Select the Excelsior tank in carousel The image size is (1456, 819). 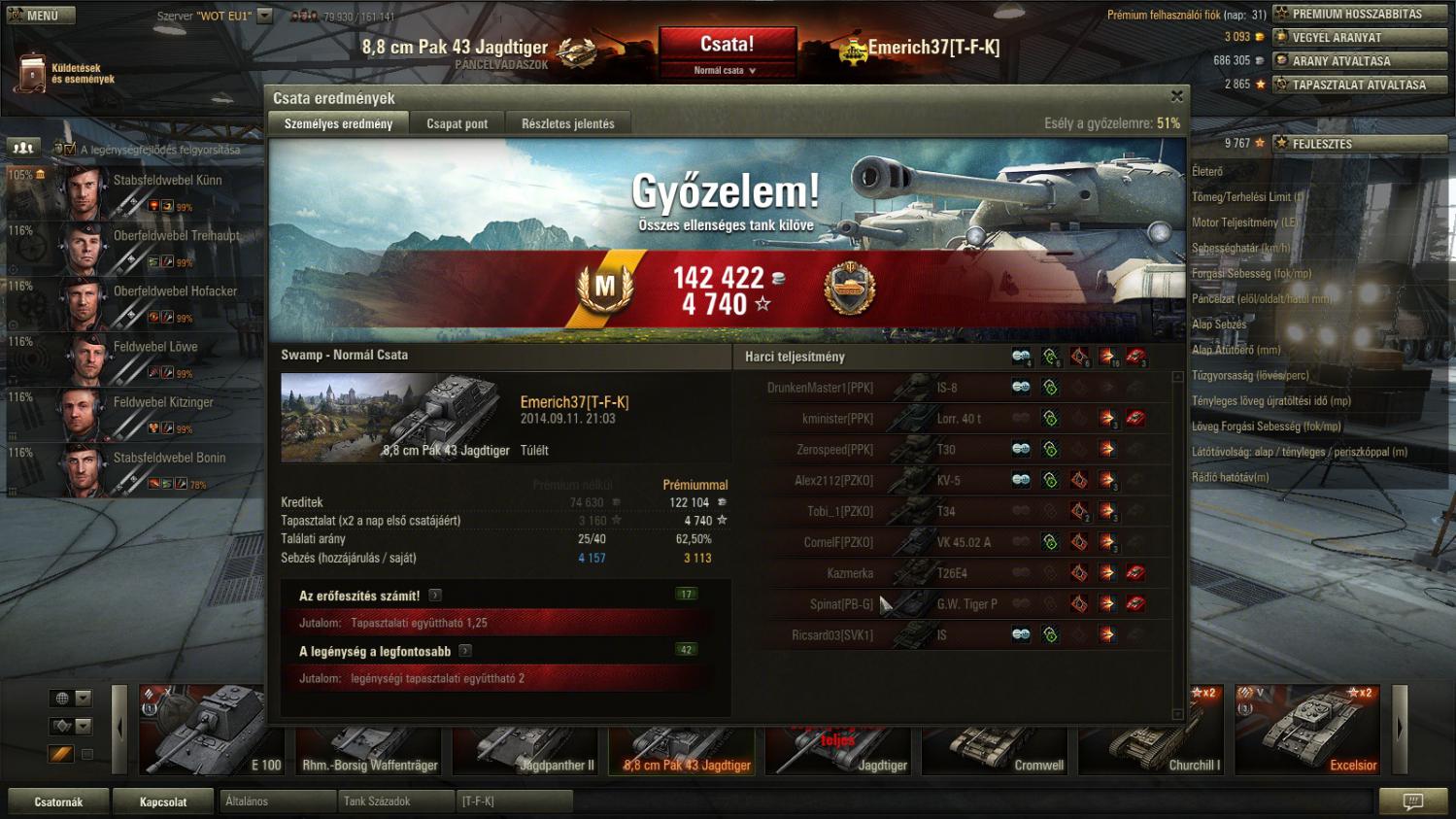pyautogui.click(x=1307, y=730)
